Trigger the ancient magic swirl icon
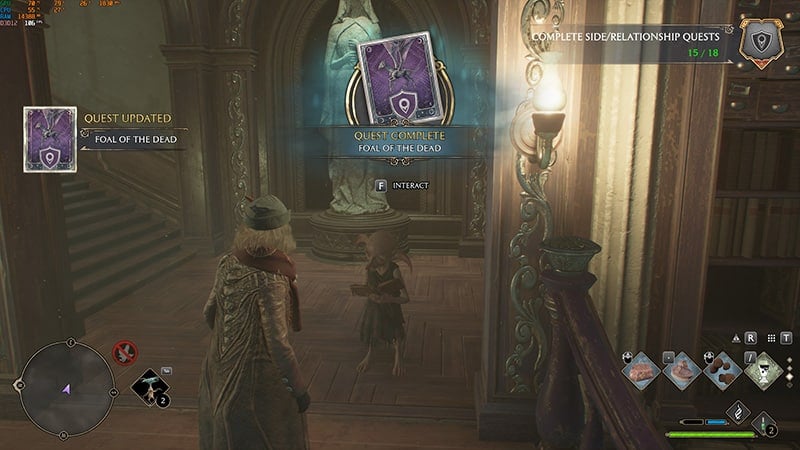This screenshot has height=450, width=800. 737,411
